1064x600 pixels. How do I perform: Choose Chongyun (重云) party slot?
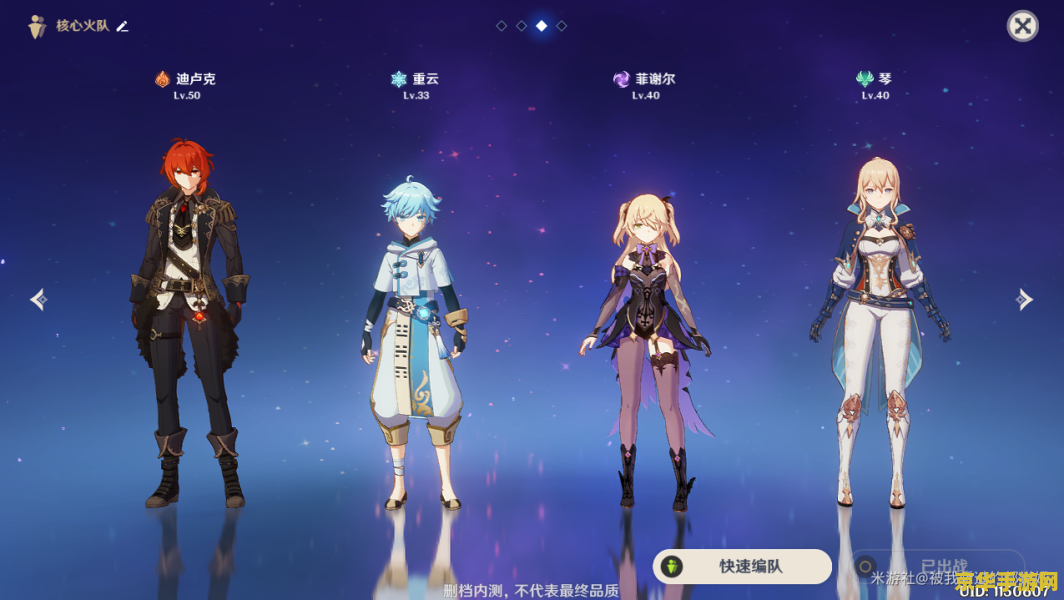click(415, 340)
